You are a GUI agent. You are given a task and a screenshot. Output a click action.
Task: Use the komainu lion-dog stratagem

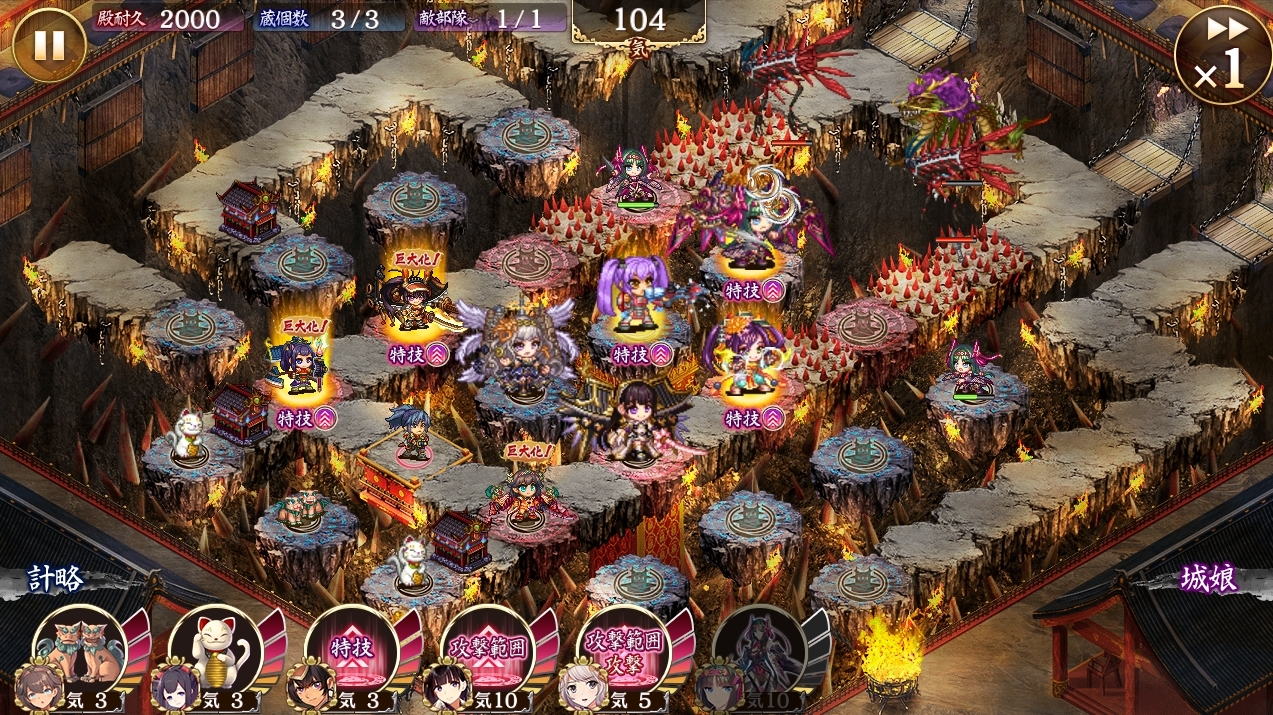(80, 650)
